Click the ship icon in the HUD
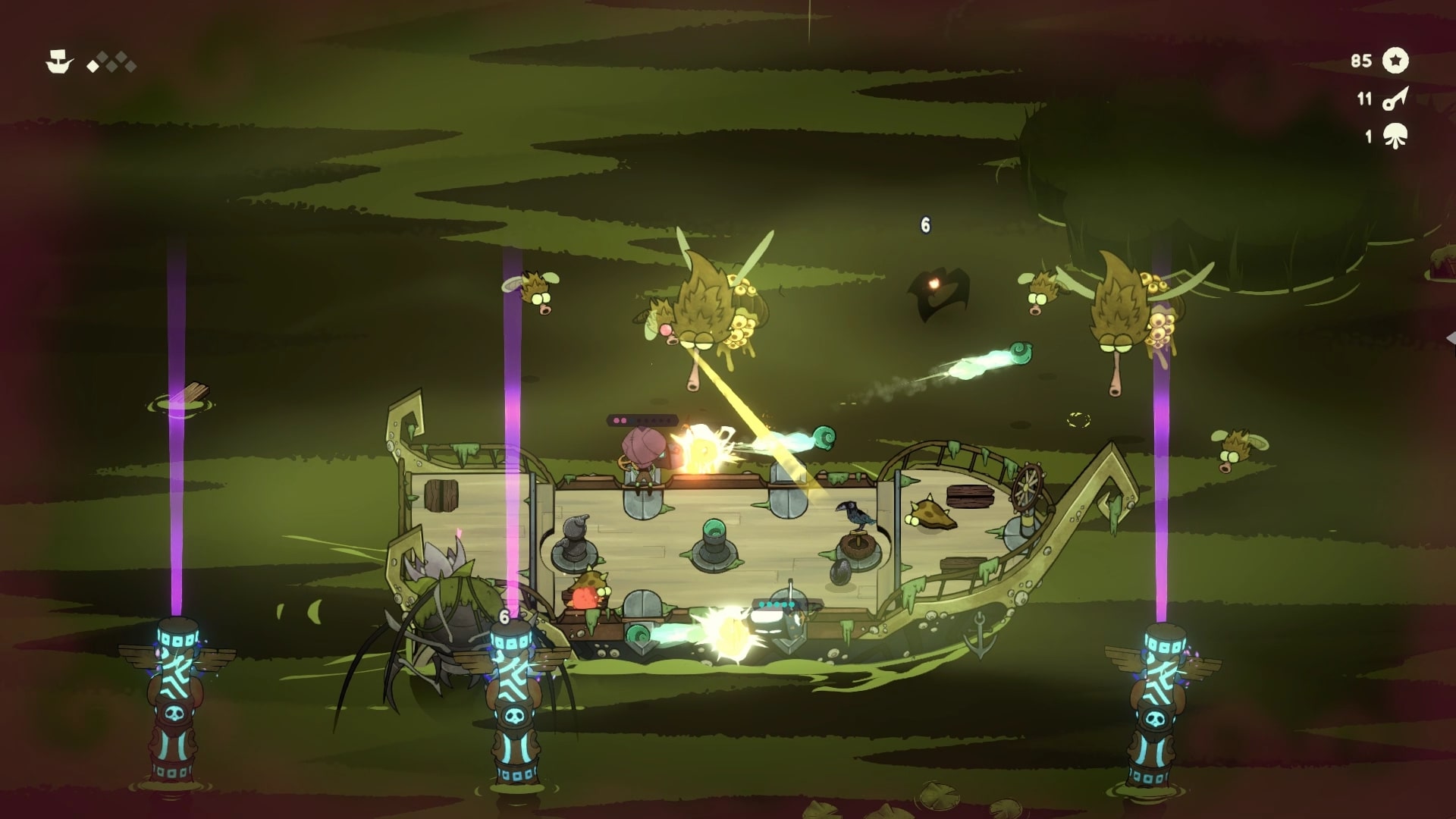 click(x=59, y=62)
